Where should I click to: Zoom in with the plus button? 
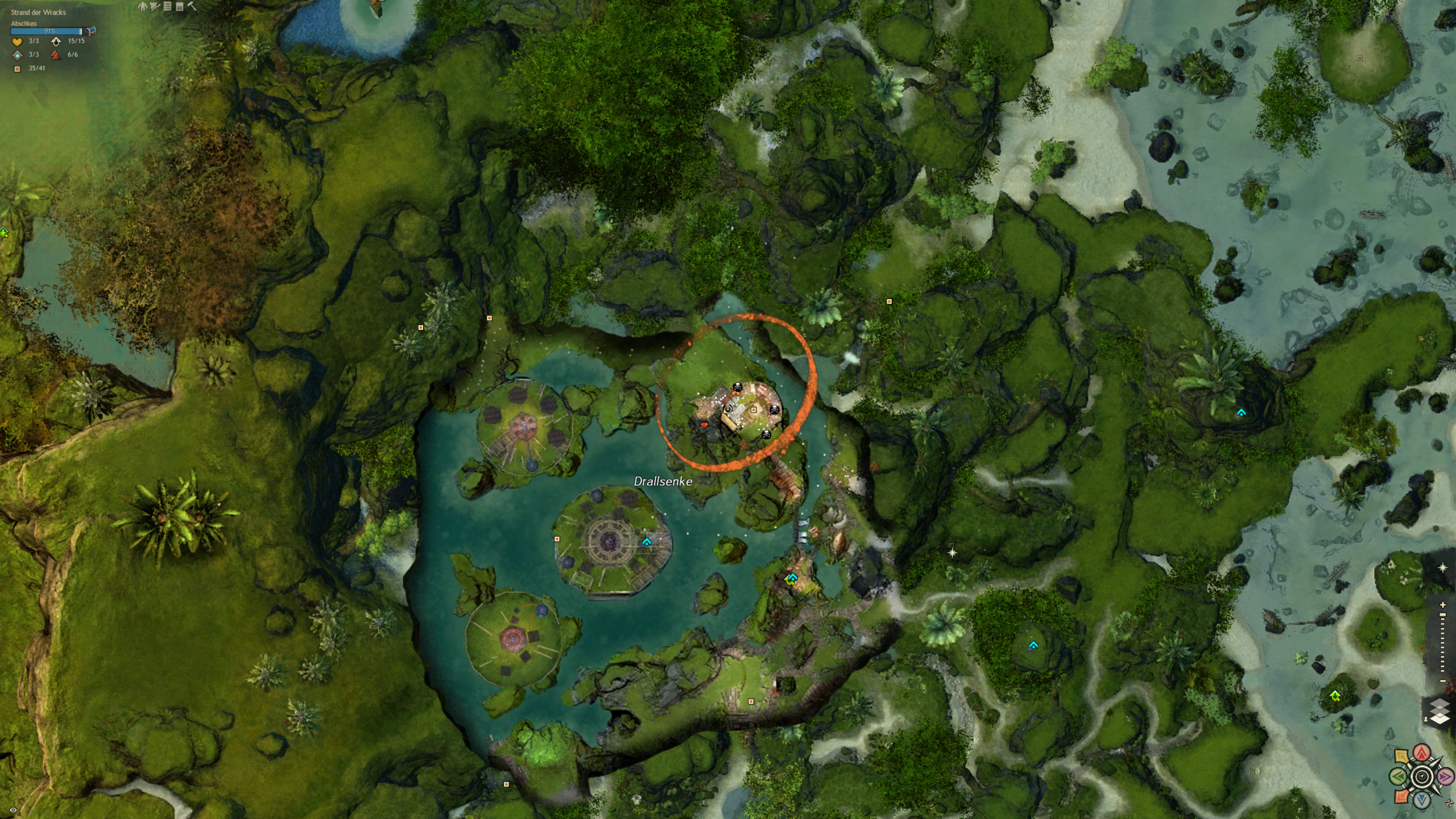[x=1442, y=605]
